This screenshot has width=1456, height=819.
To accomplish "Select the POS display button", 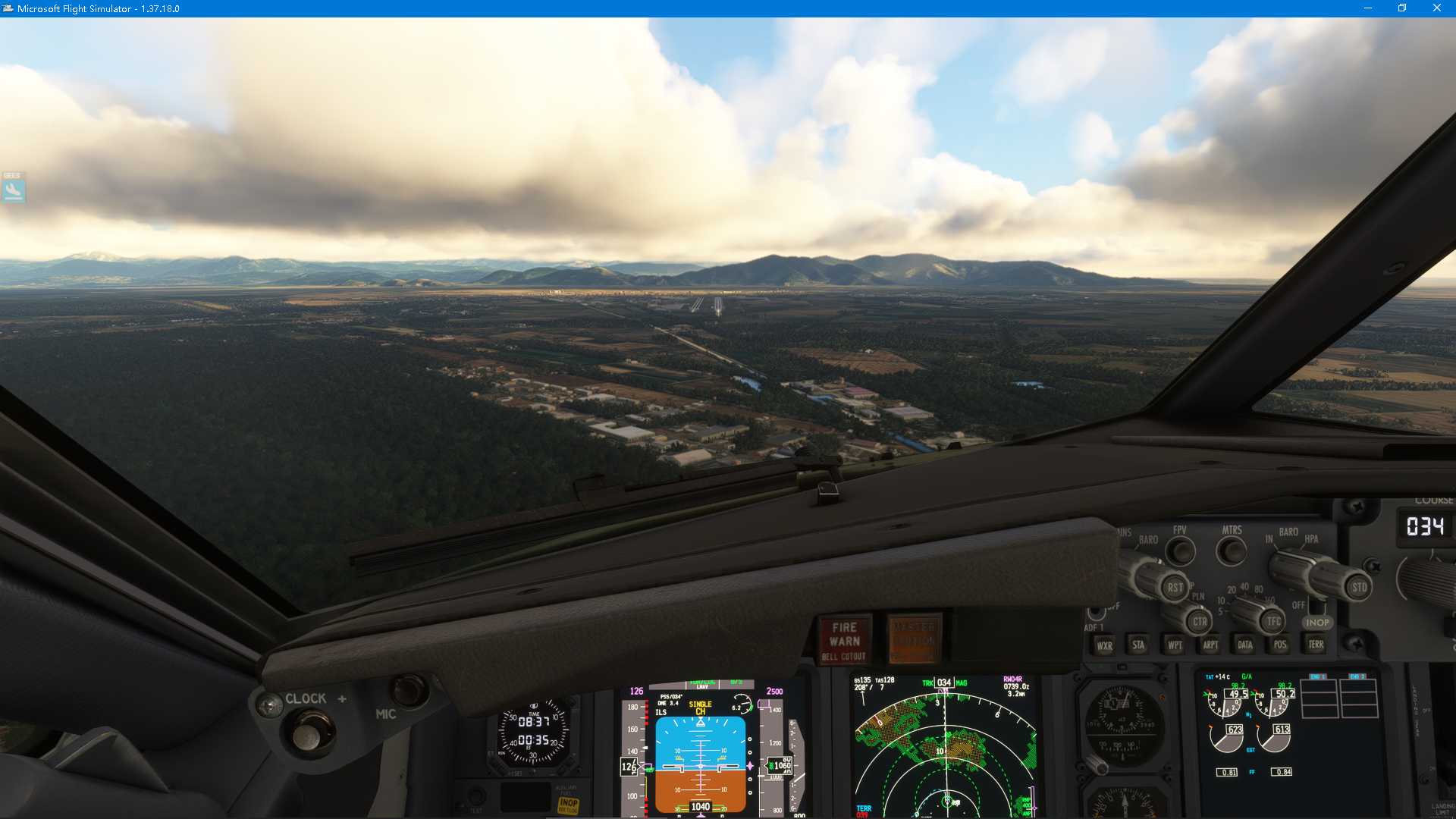I will pos(1279,645).
